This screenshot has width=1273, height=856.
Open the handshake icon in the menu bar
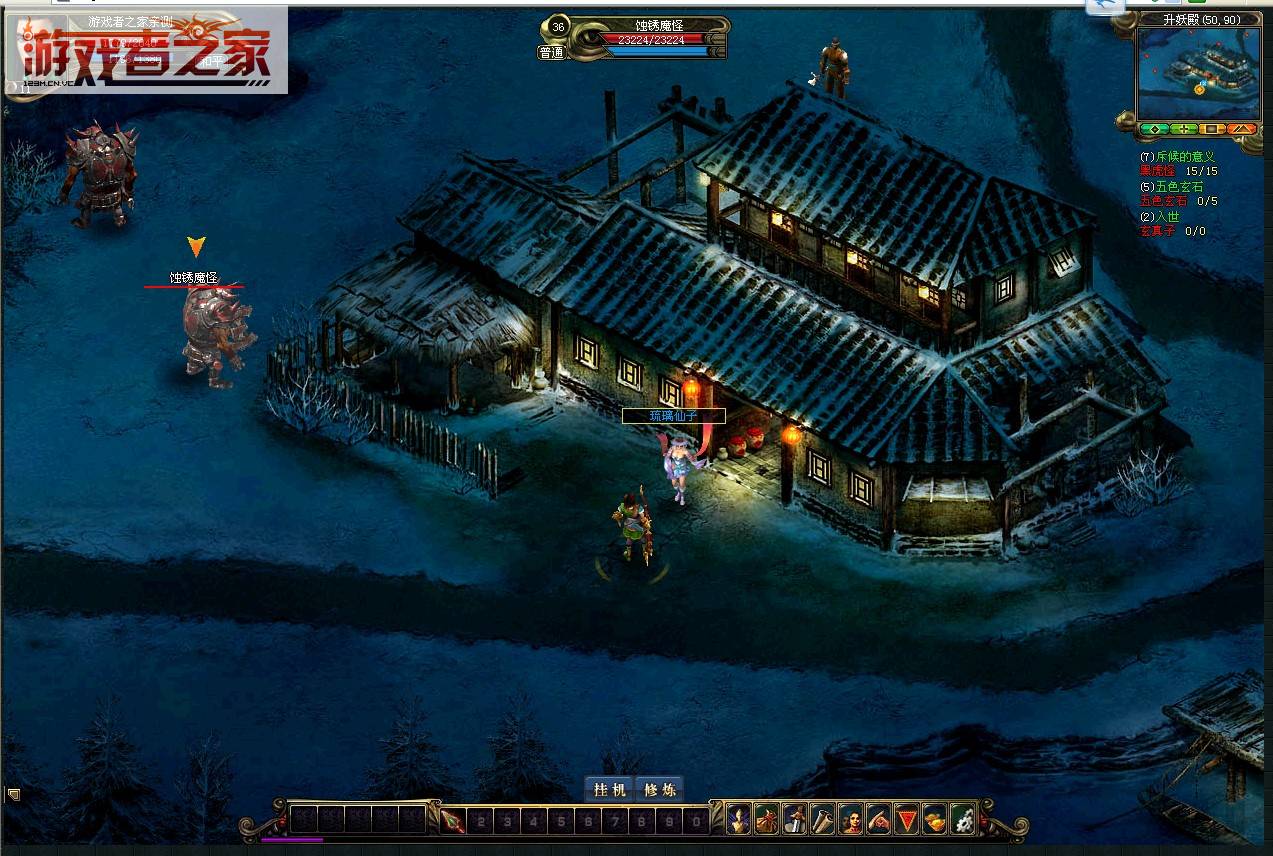(x=879, y=819)
